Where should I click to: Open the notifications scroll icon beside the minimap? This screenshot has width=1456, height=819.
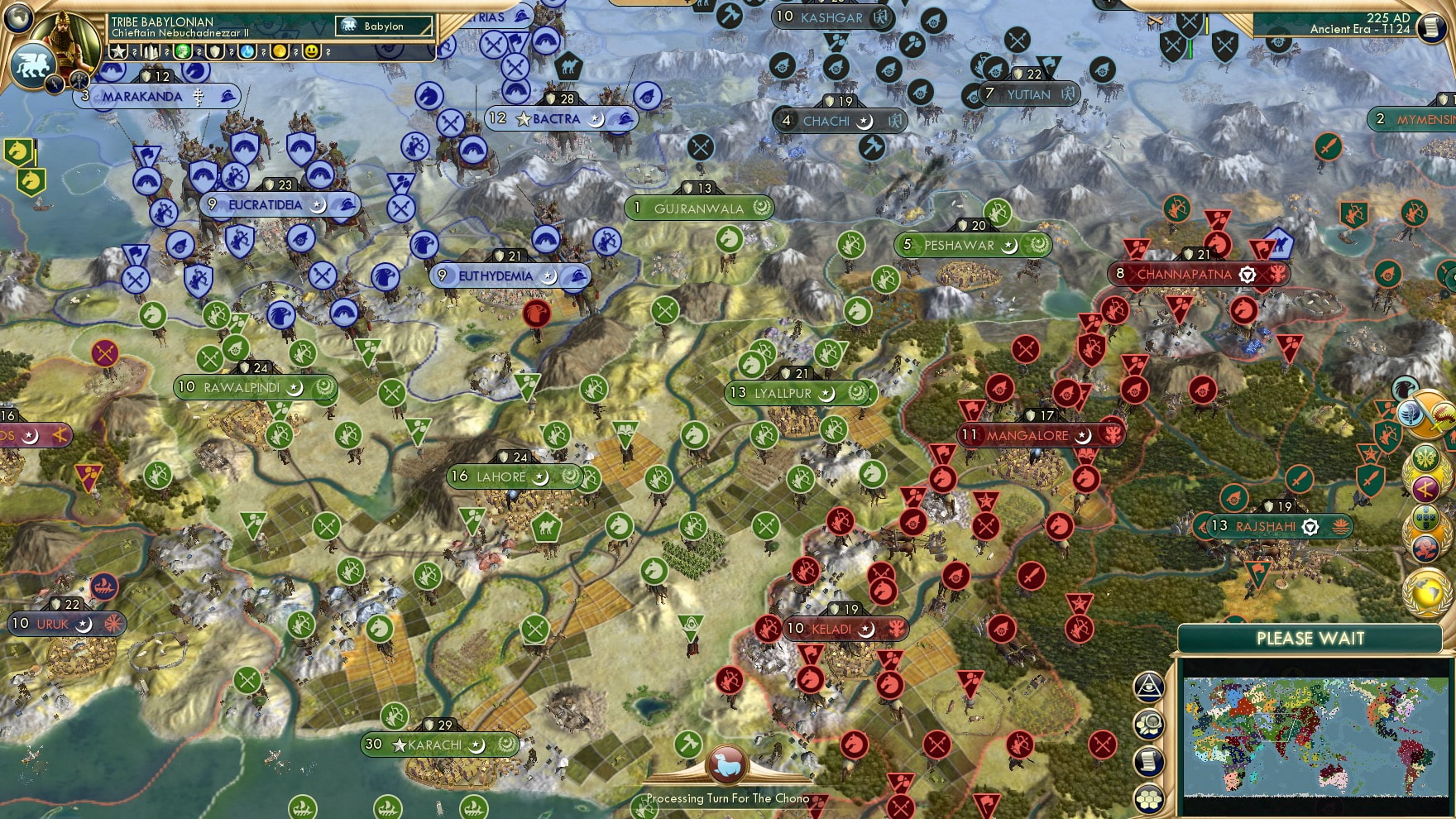(1148, 760)
